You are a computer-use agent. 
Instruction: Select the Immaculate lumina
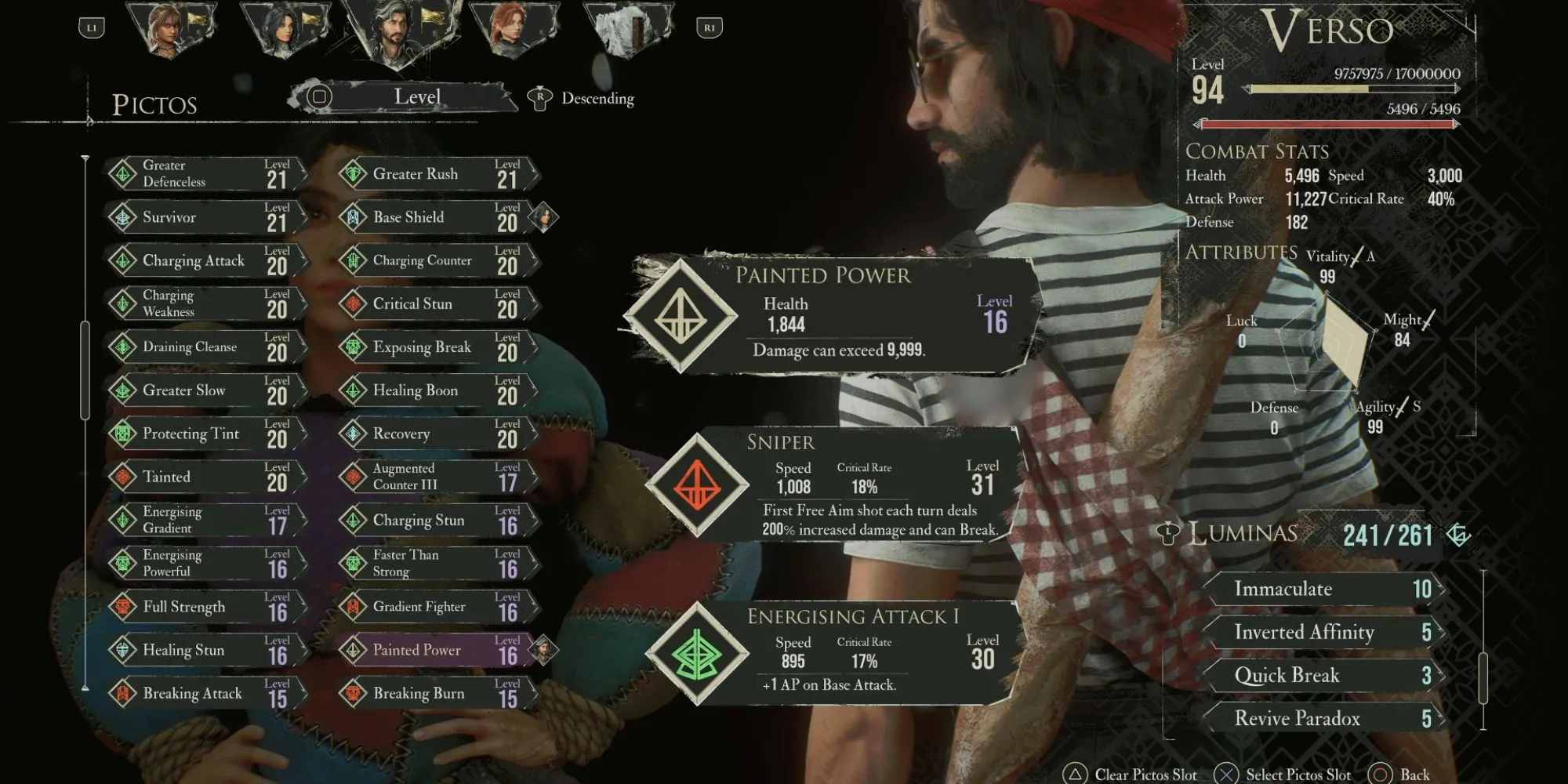pyautogui.click(x=1323, y=590)
